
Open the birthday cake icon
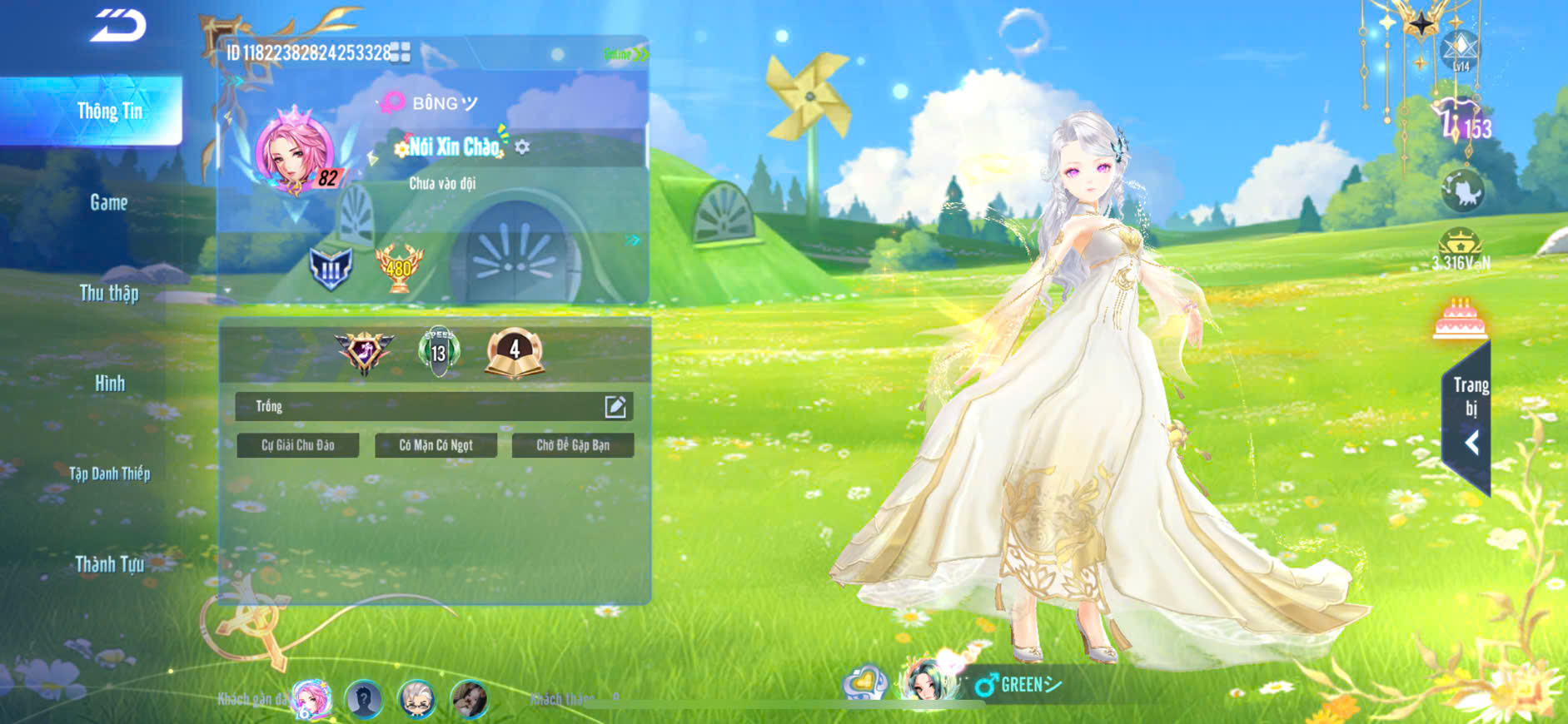click(x=1459, y=319)
